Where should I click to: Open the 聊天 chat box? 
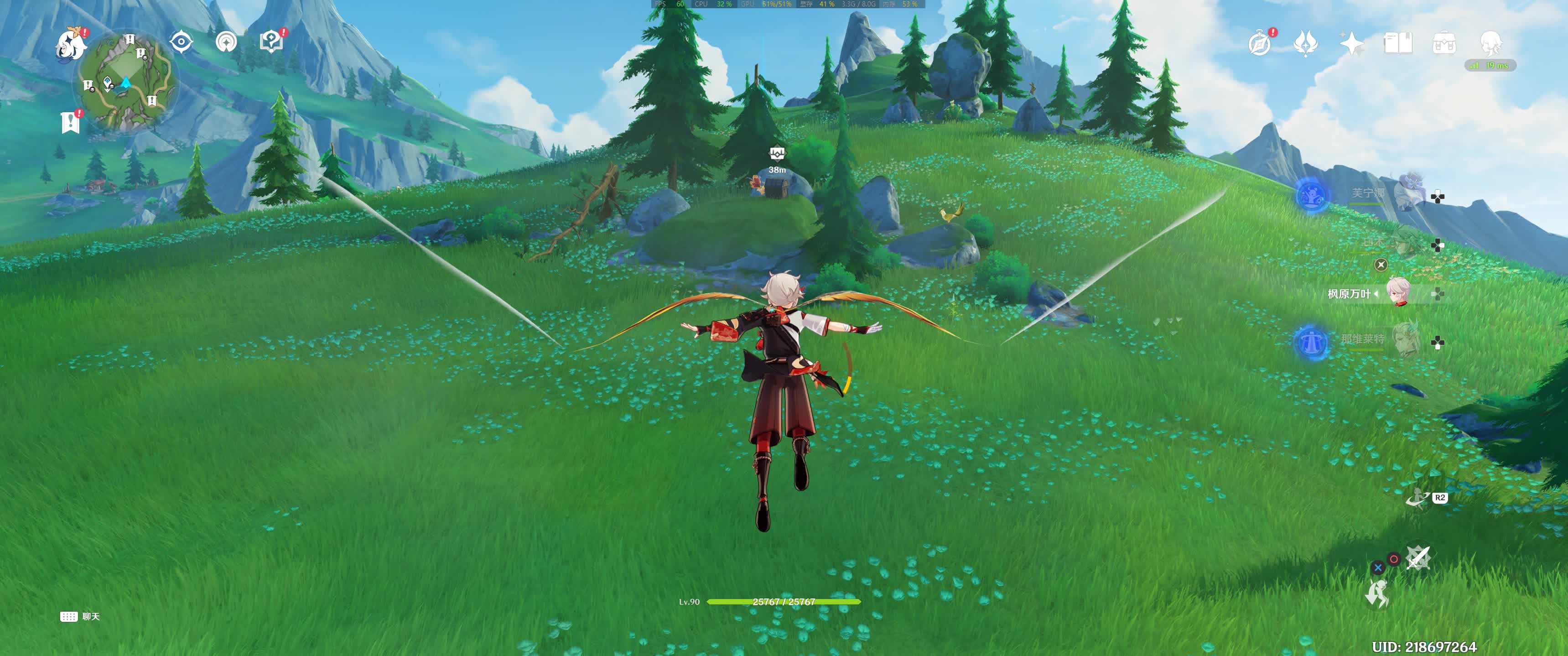coord(80,616)
